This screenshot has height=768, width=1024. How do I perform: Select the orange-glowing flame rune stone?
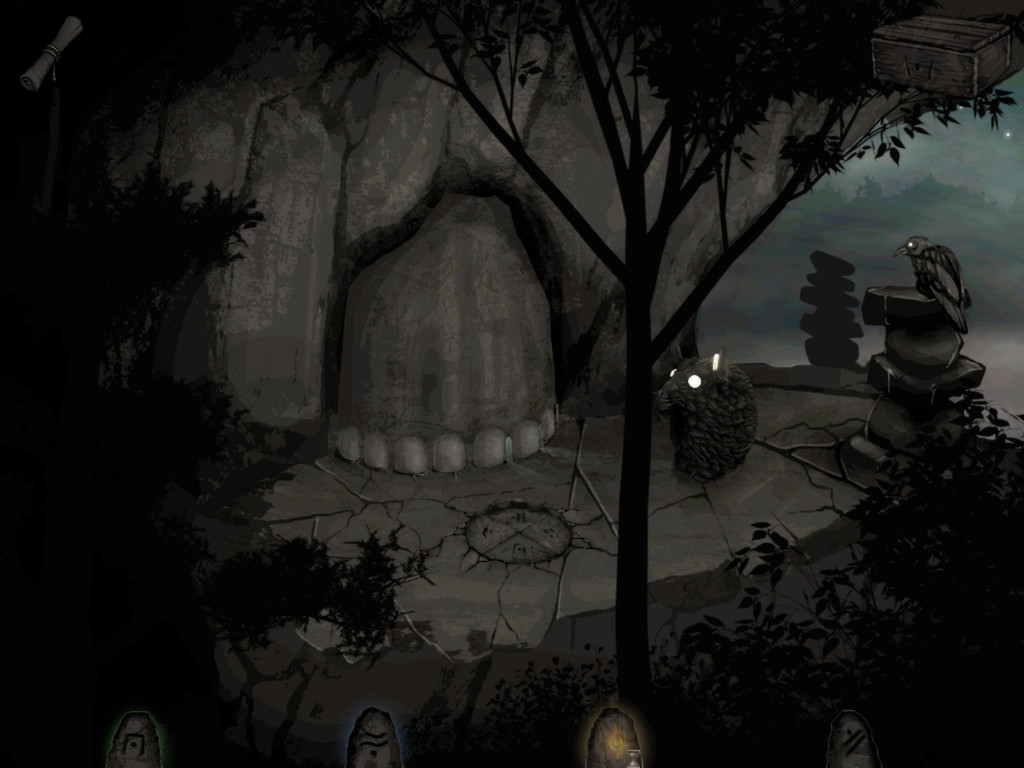(612, 741)
